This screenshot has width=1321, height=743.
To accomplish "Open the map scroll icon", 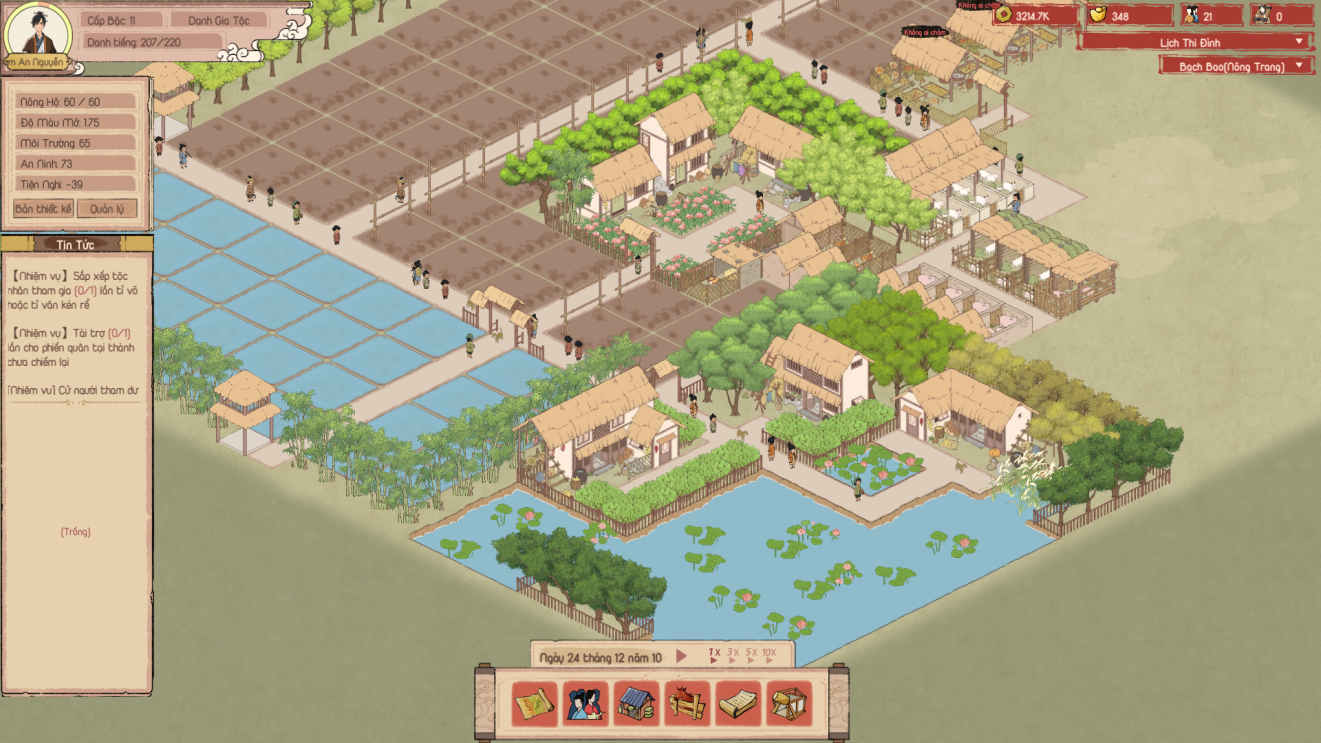I will 535,704.
